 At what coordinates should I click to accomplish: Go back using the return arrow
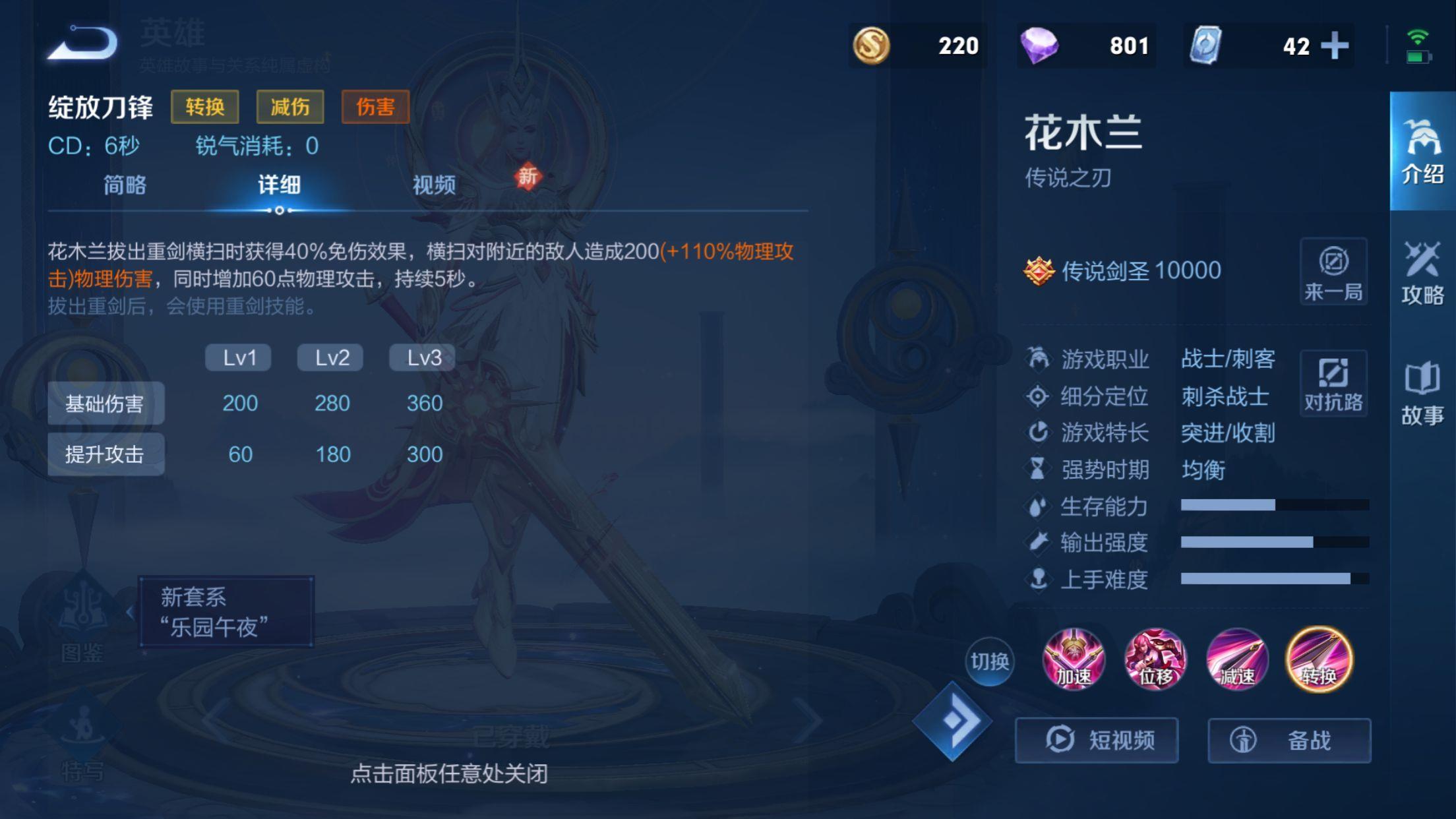84,44
